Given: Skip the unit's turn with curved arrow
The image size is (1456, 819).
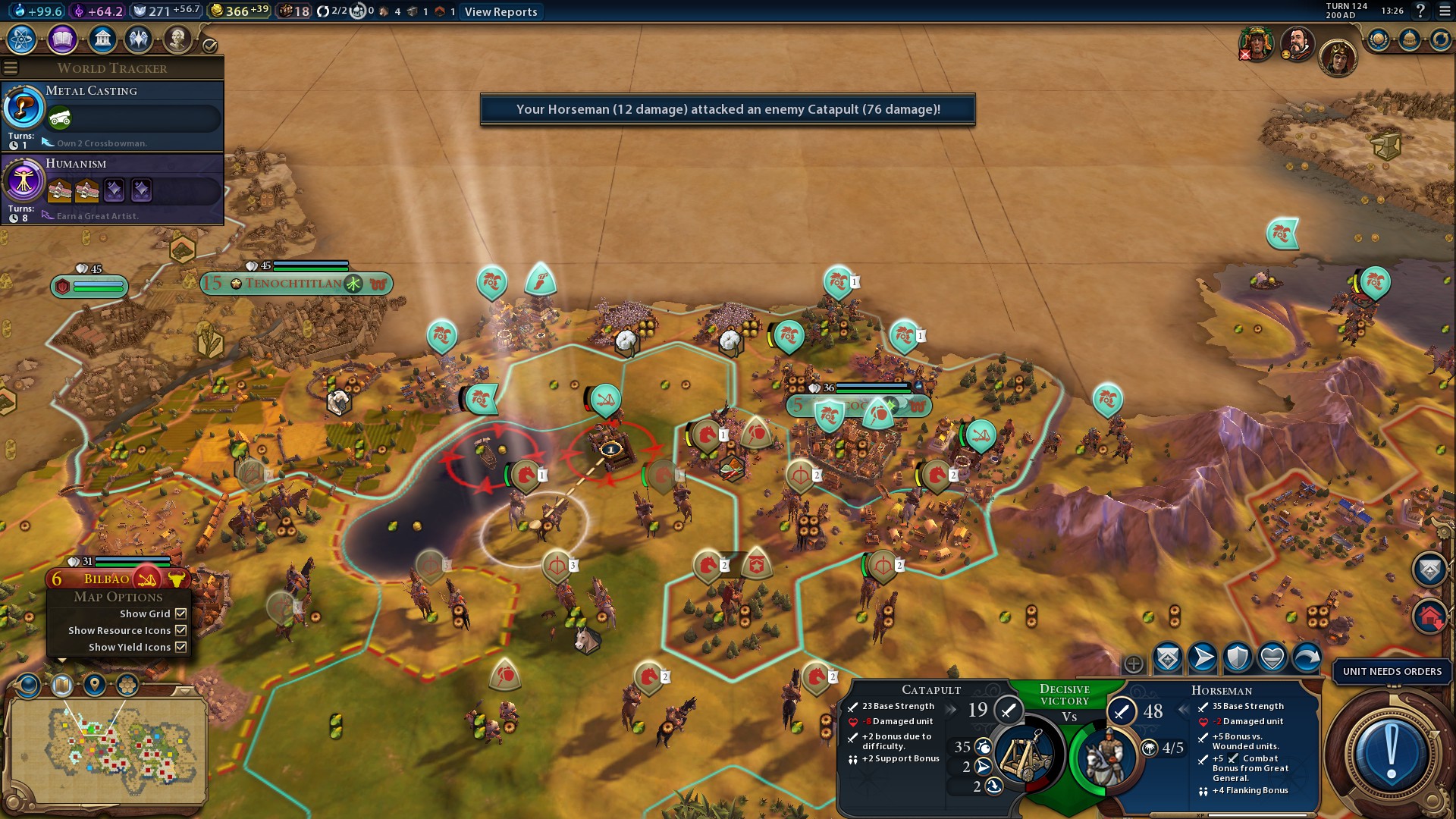Looking at the screenshot, I should (x=1307, y=657).
